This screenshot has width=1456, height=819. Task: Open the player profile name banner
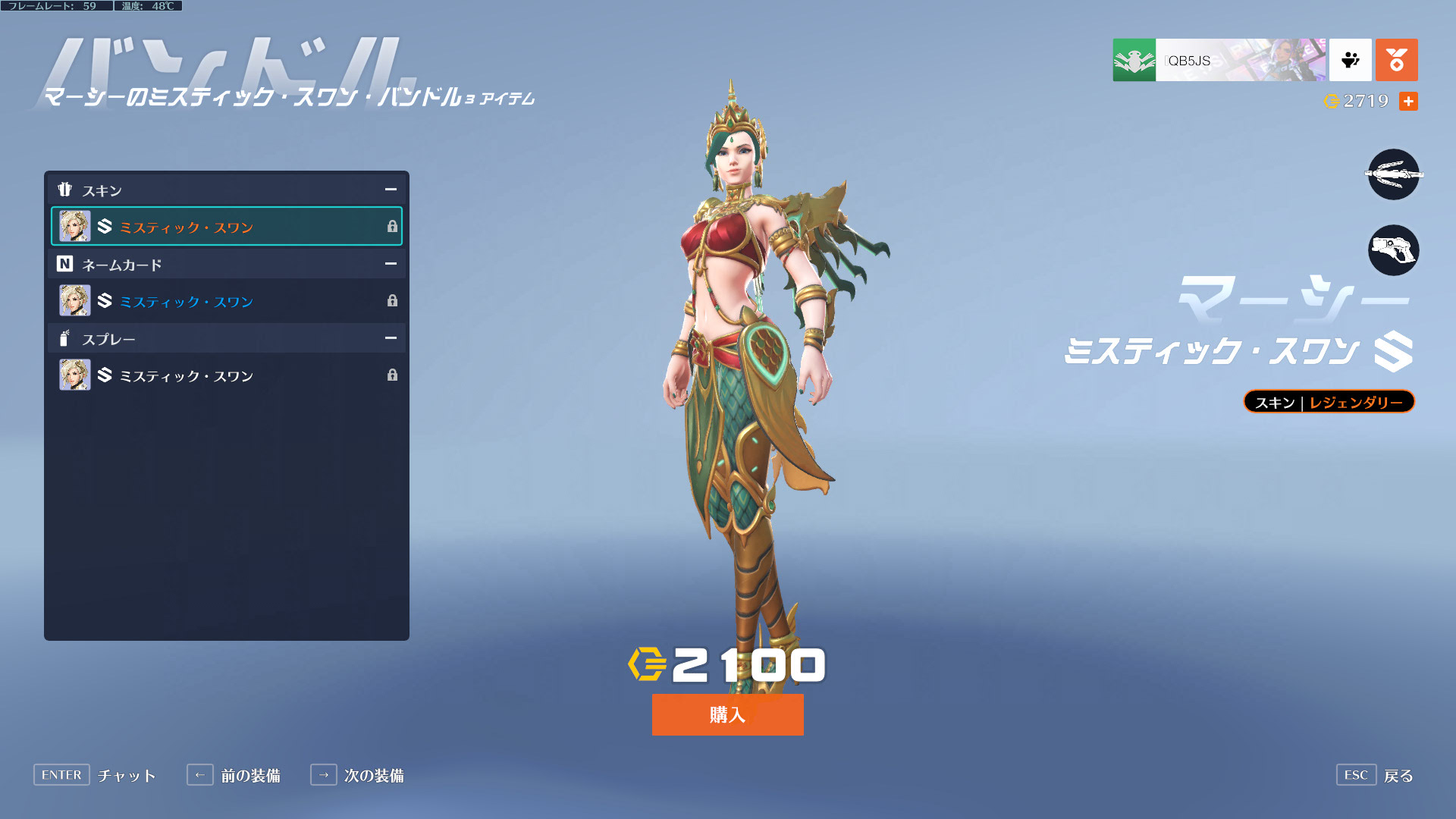(x=1219, y=60)
